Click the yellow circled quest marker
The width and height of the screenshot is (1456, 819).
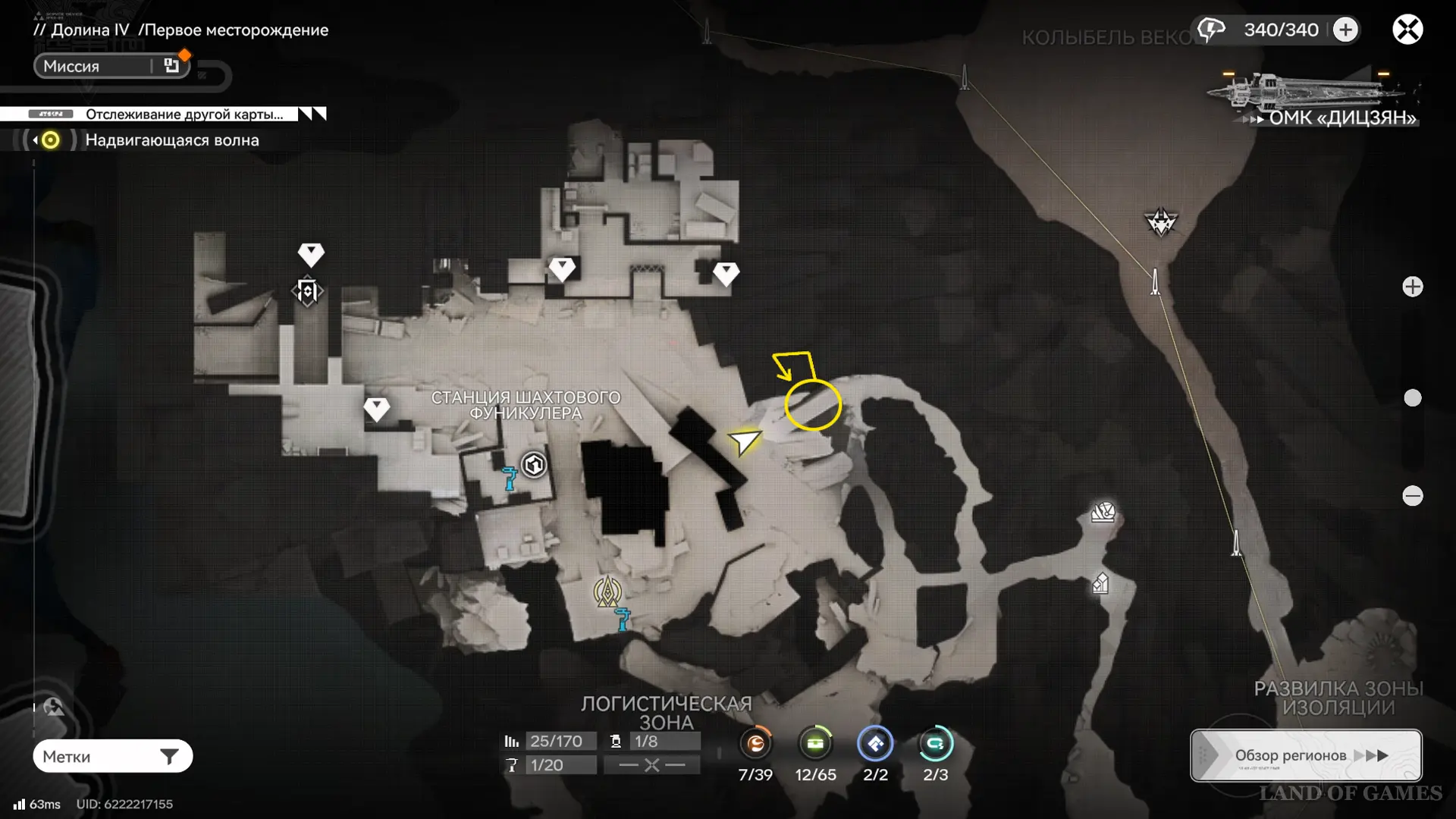point(812,405)
